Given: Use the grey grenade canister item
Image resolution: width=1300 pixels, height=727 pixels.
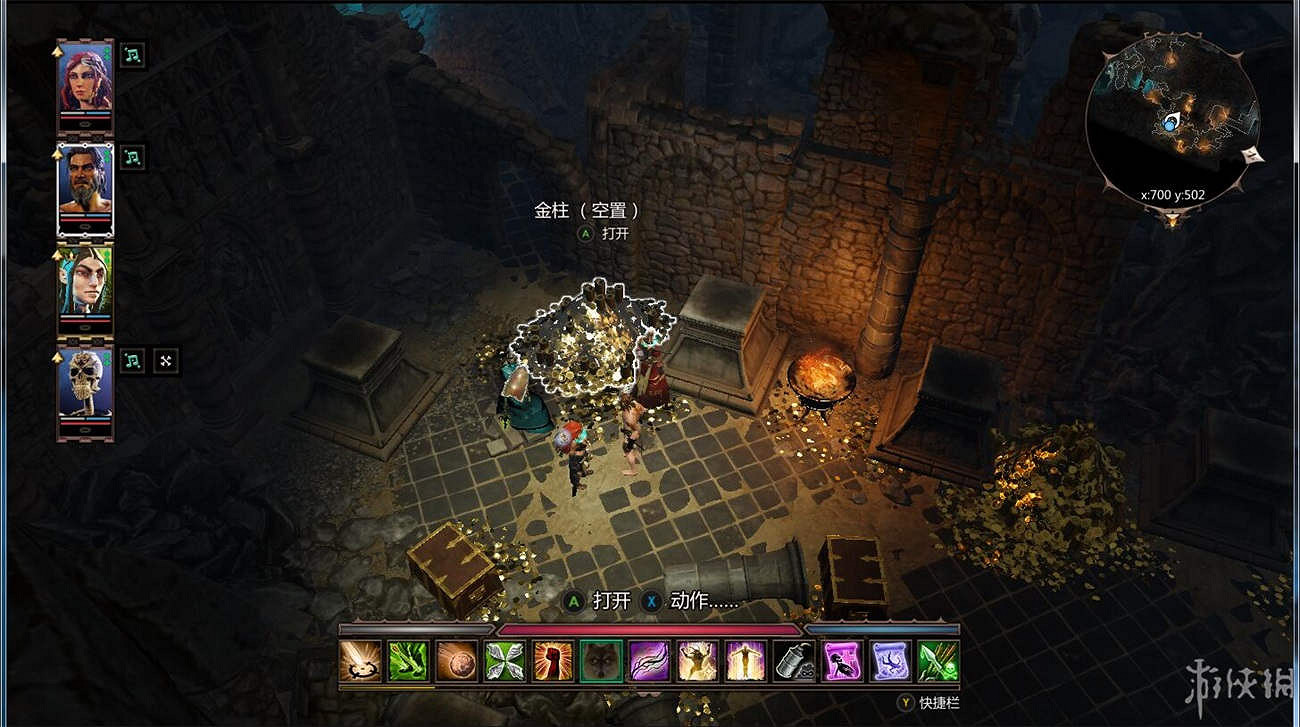Looking at the screenshot, I should [794, 661].
